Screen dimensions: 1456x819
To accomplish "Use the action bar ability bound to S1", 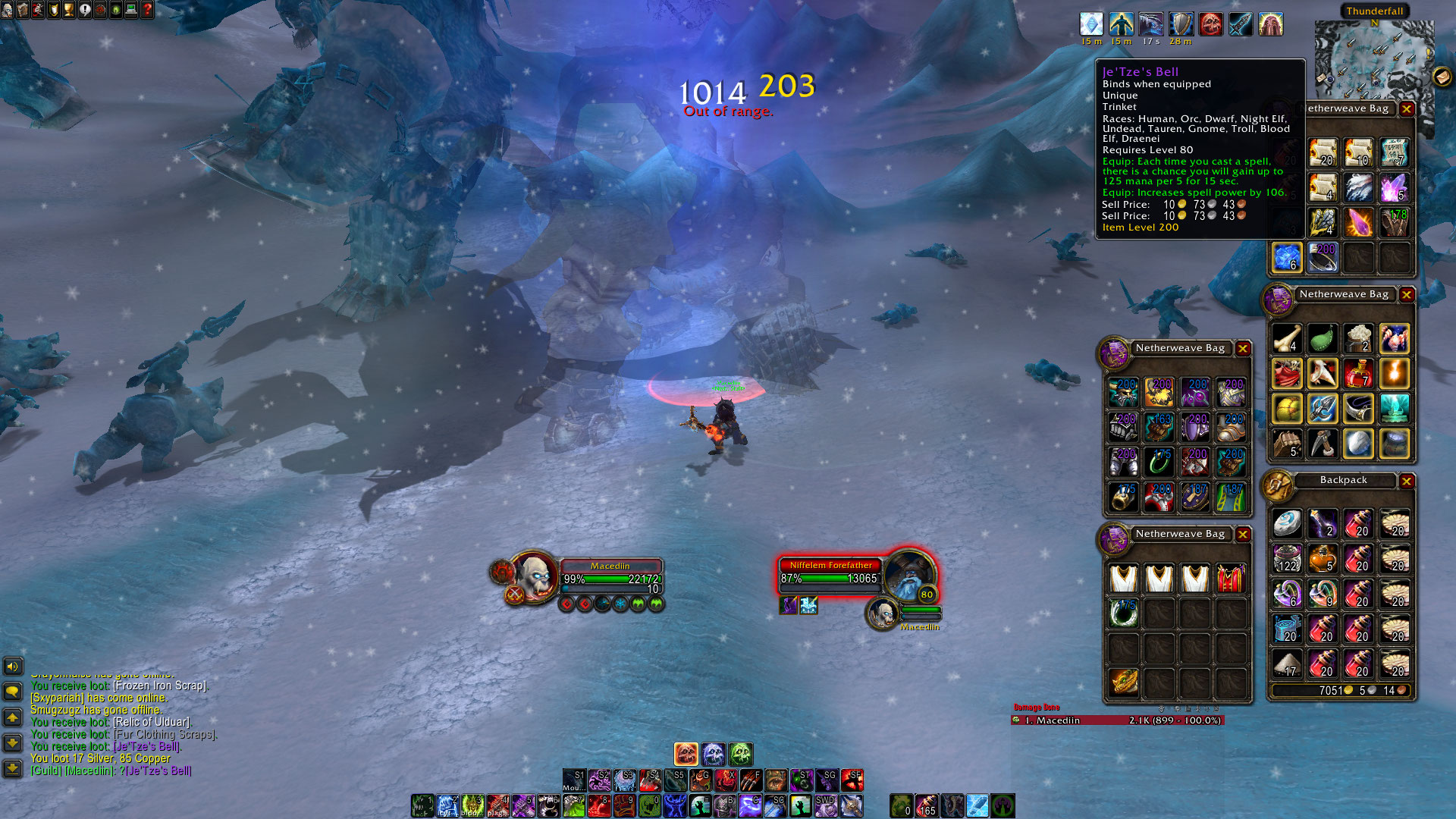I will pos(574,780).
